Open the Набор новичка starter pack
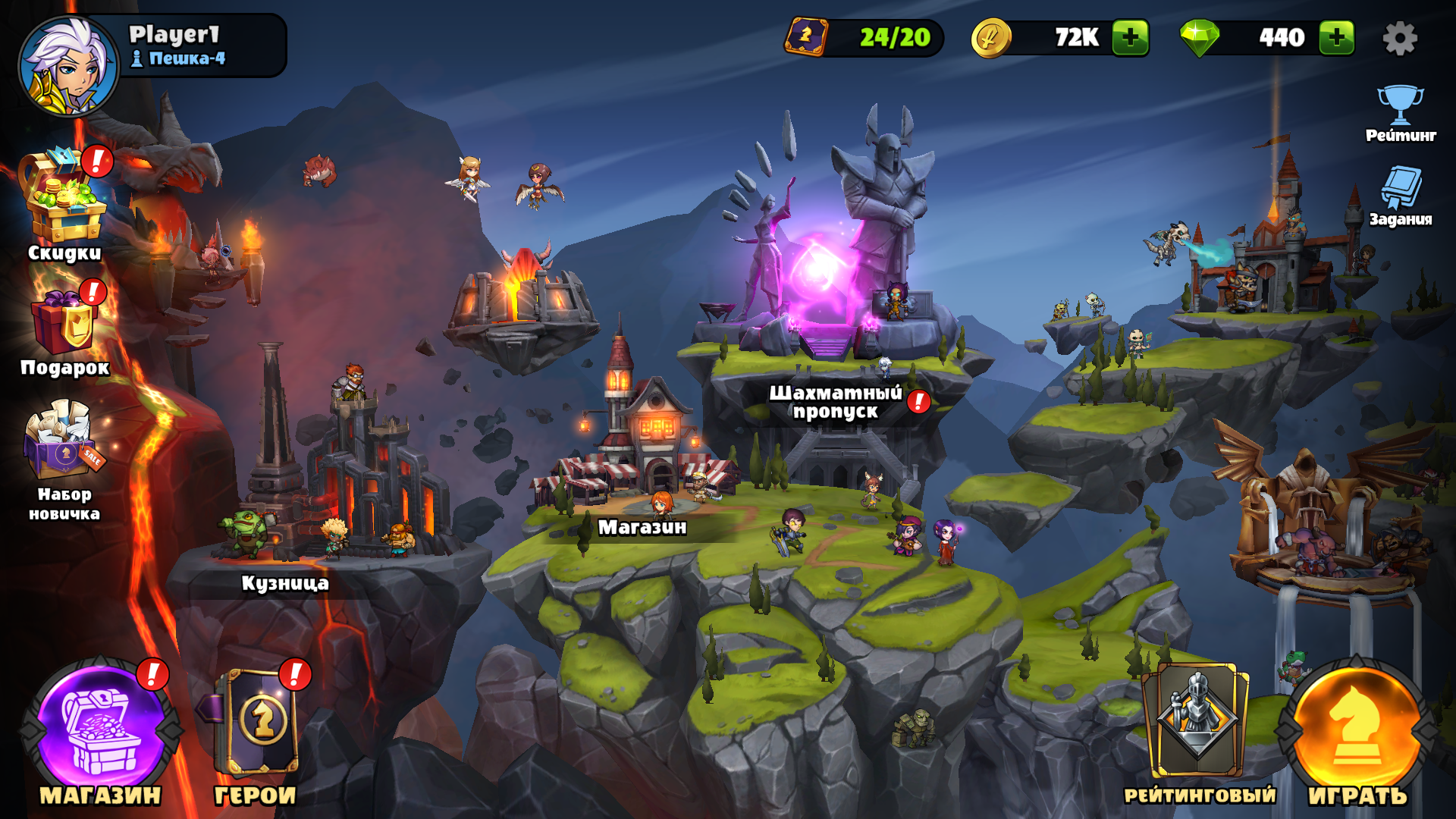 coord(64,459)
